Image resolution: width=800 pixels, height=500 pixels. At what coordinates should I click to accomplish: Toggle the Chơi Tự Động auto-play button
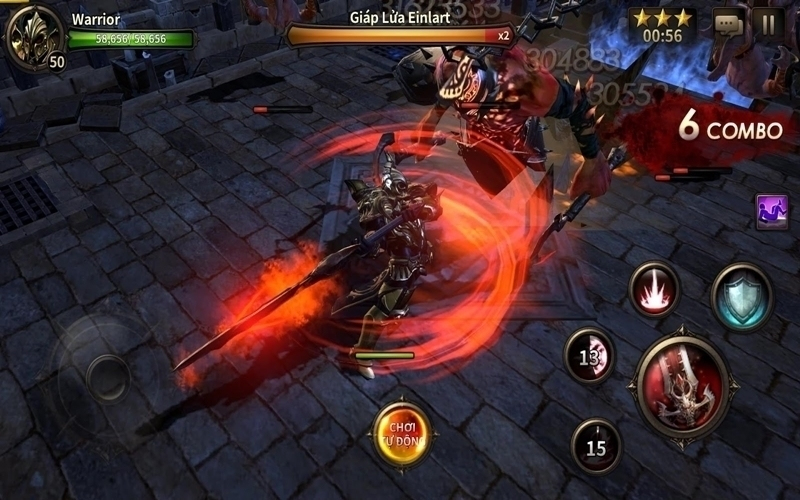pyautogui.click(x=402, y=434)
